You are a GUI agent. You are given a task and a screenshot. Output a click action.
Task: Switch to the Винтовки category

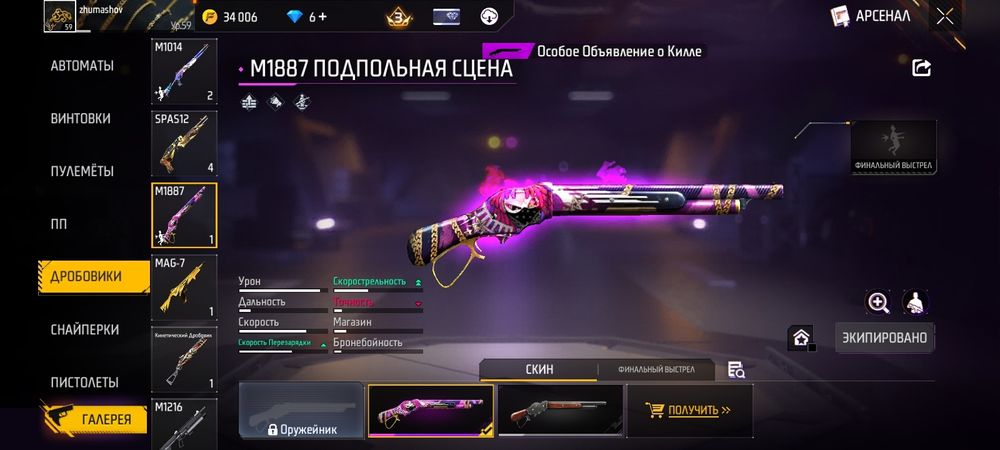coord(80,118)
